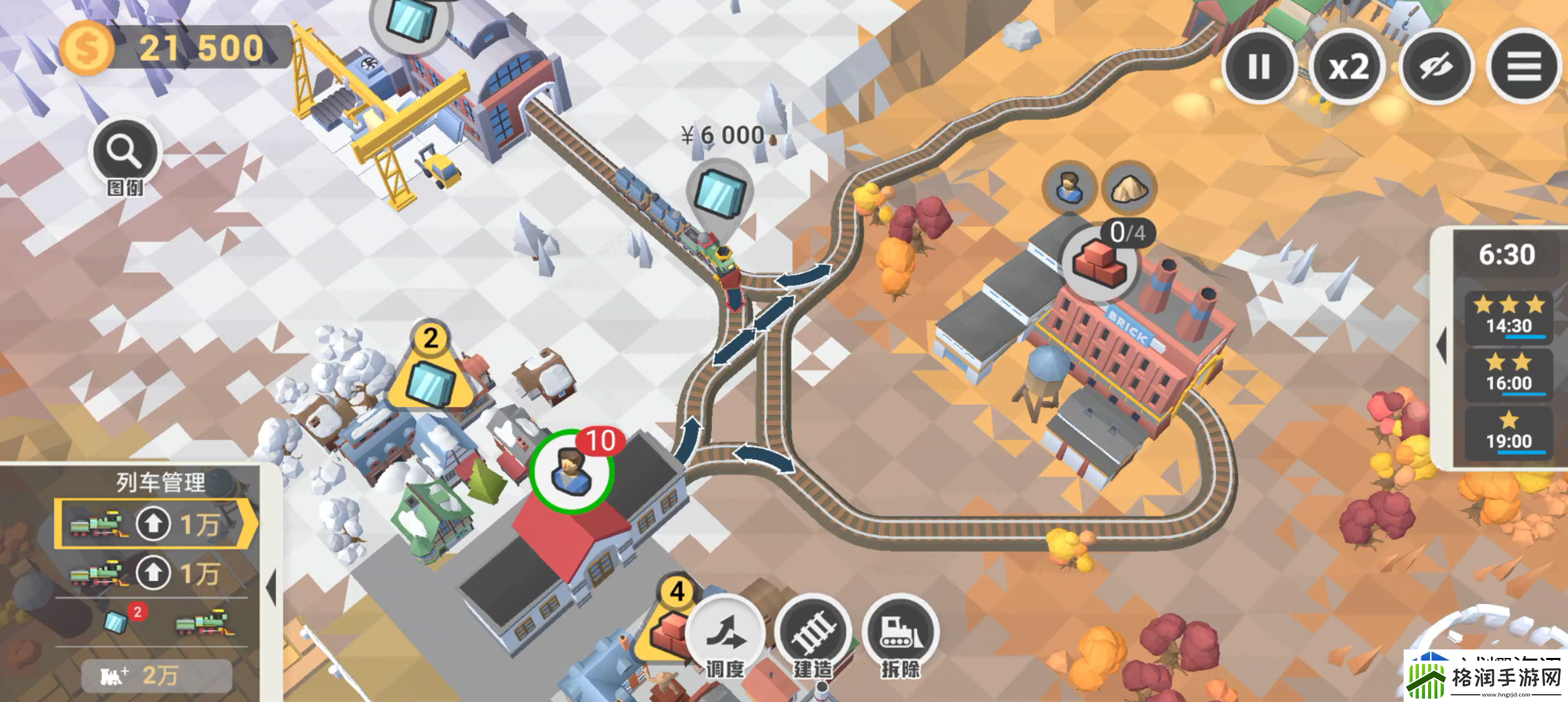The image size is (1568, 702).
Task: Upgrade the highlighted first train for 1万
Action: pos(153,524)
